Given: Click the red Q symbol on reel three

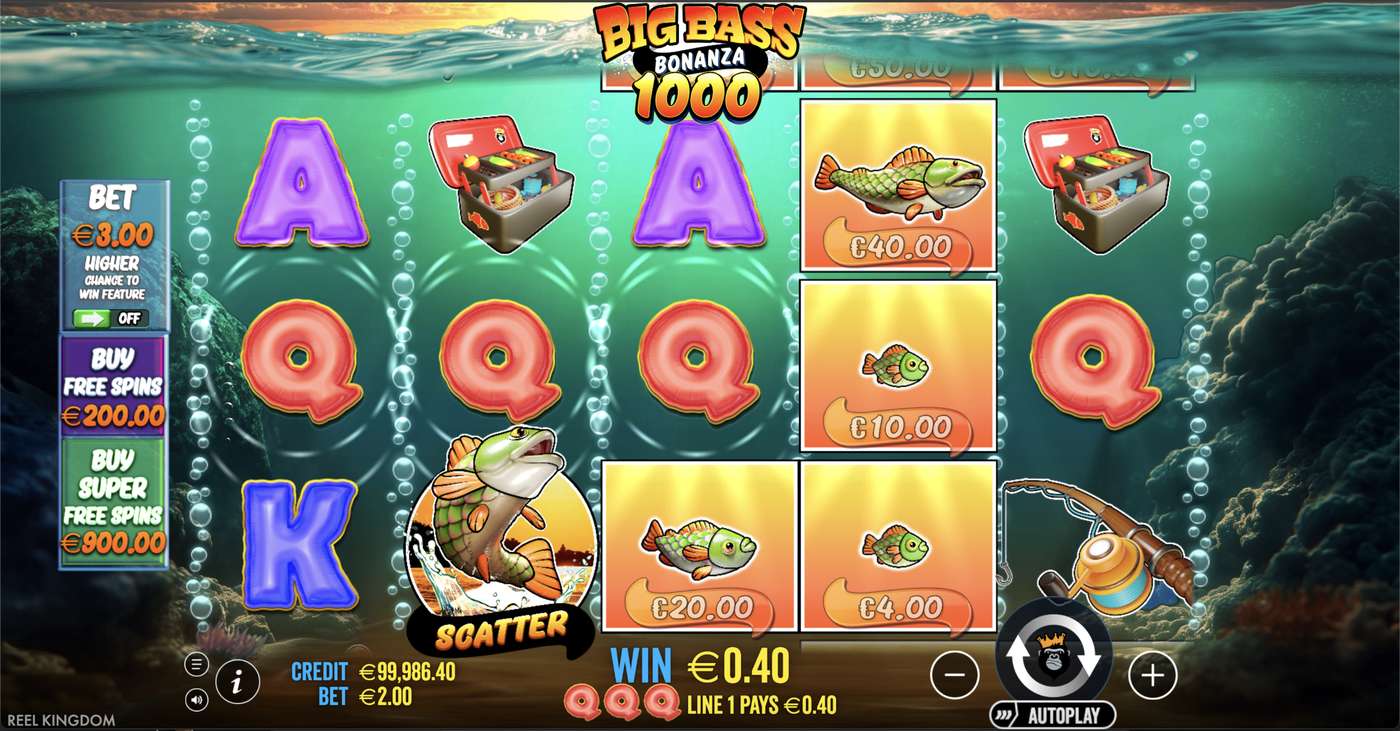Looking at the screenshot, I should (700, 365).
